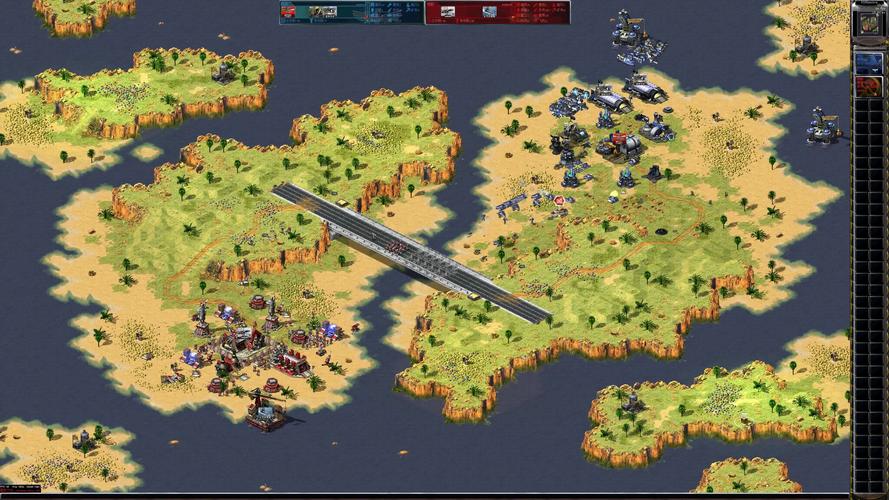
Task: Open the red player's observer info panel
Action: 497,12
